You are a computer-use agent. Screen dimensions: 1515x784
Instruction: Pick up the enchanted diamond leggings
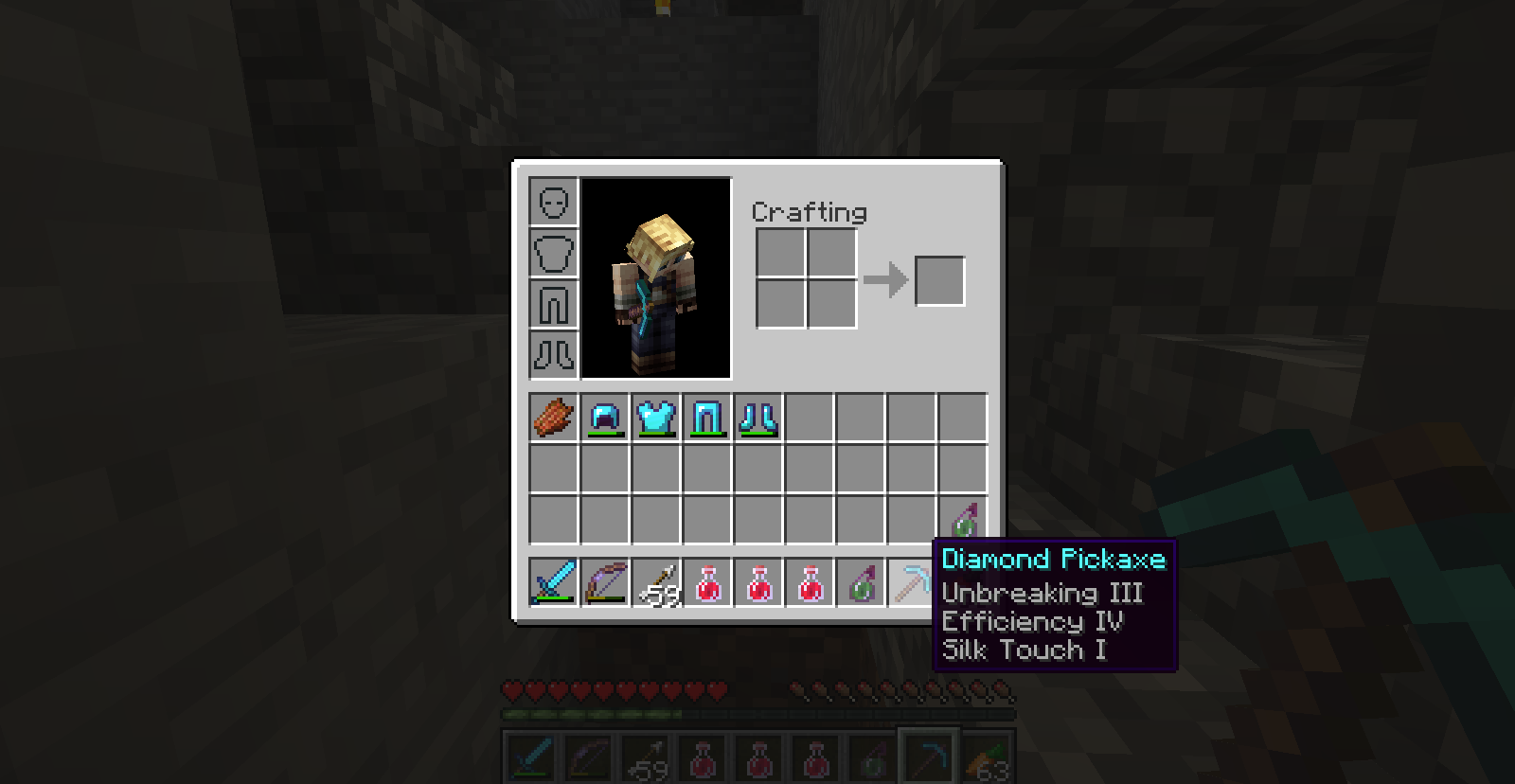point(709,417)
